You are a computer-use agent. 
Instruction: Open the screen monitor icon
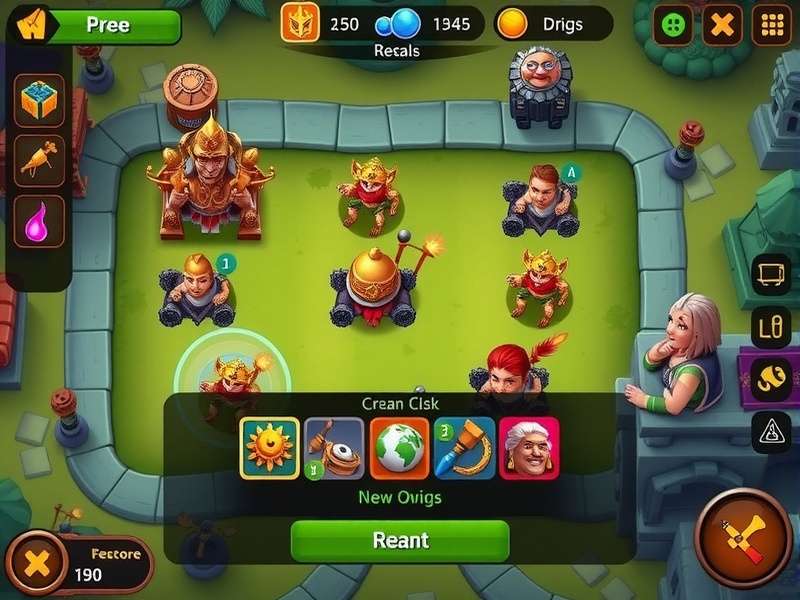coord(771,274)
